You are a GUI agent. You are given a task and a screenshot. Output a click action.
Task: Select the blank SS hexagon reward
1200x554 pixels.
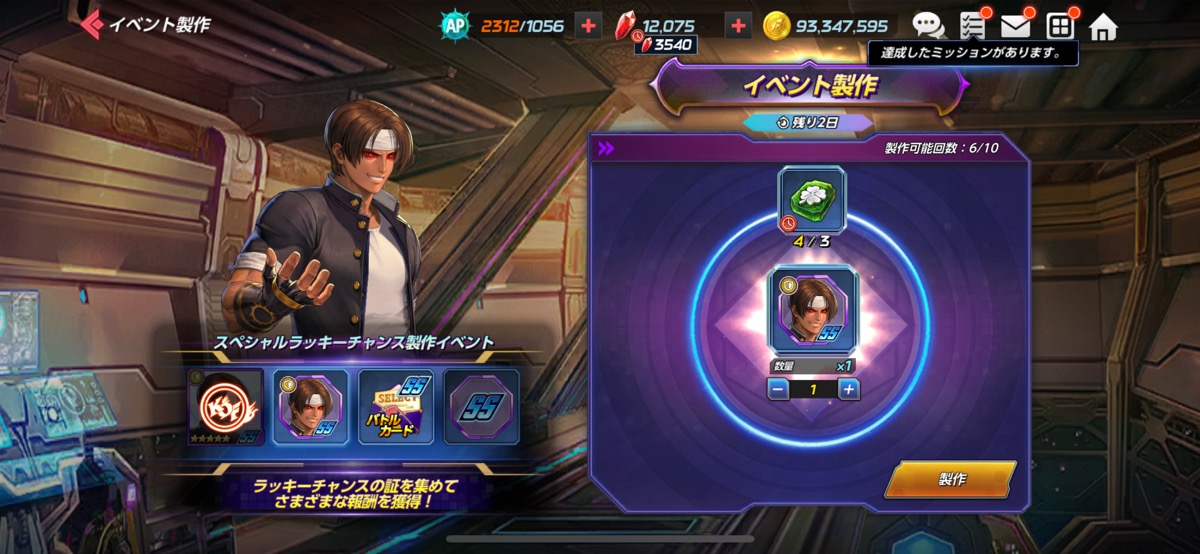(481, 406)
